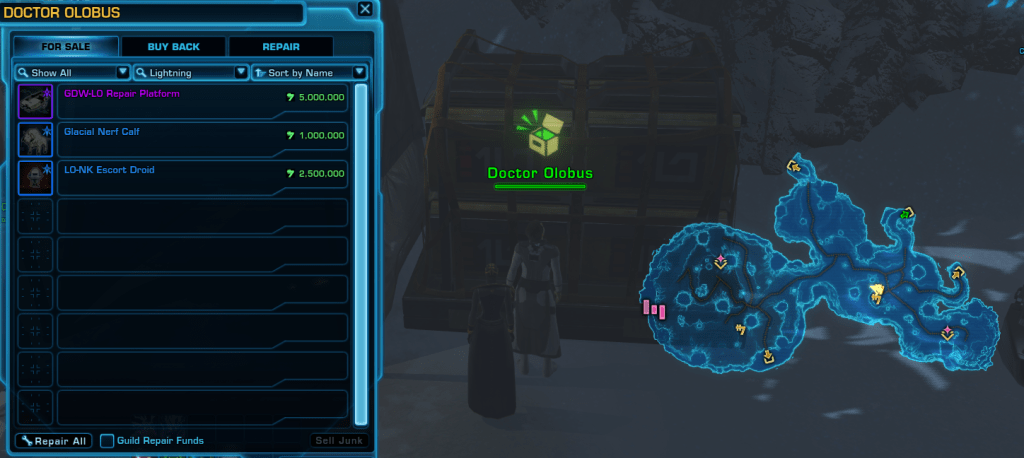Image resolution: width=1024 pixels, height=458 pixels.
Task: Close the Doctor Olobus vendor window
Action: coord(365,10)
